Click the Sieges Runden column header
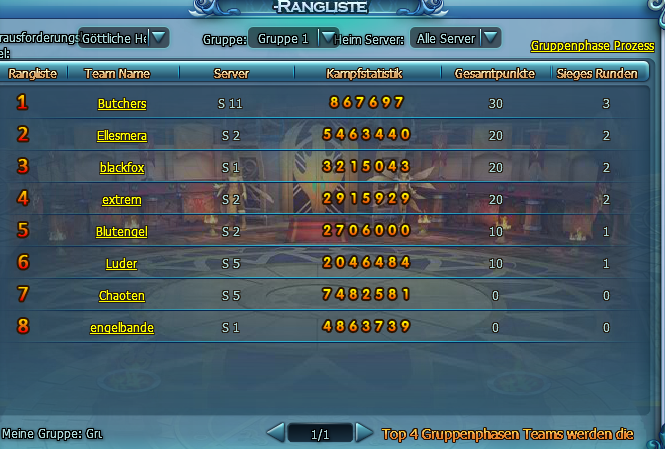This screenshot has height=449, width=665. [597, 74]
